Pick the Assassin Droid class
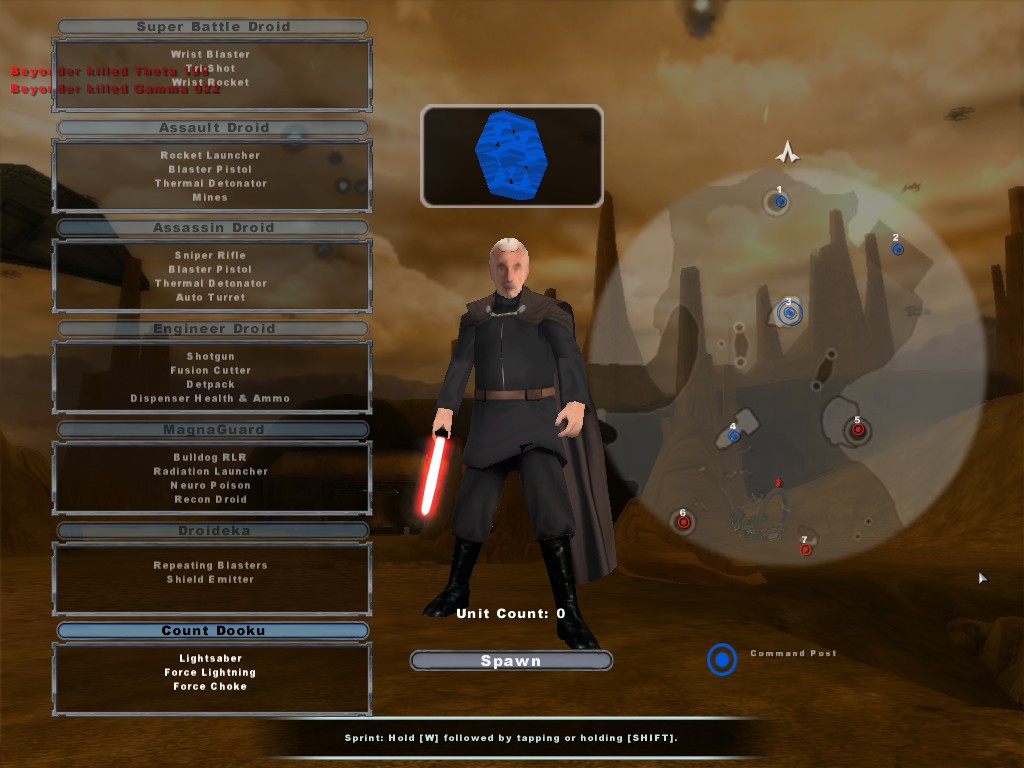The width and height of the screenshot is (1024, 768). [x=212, y=228]
